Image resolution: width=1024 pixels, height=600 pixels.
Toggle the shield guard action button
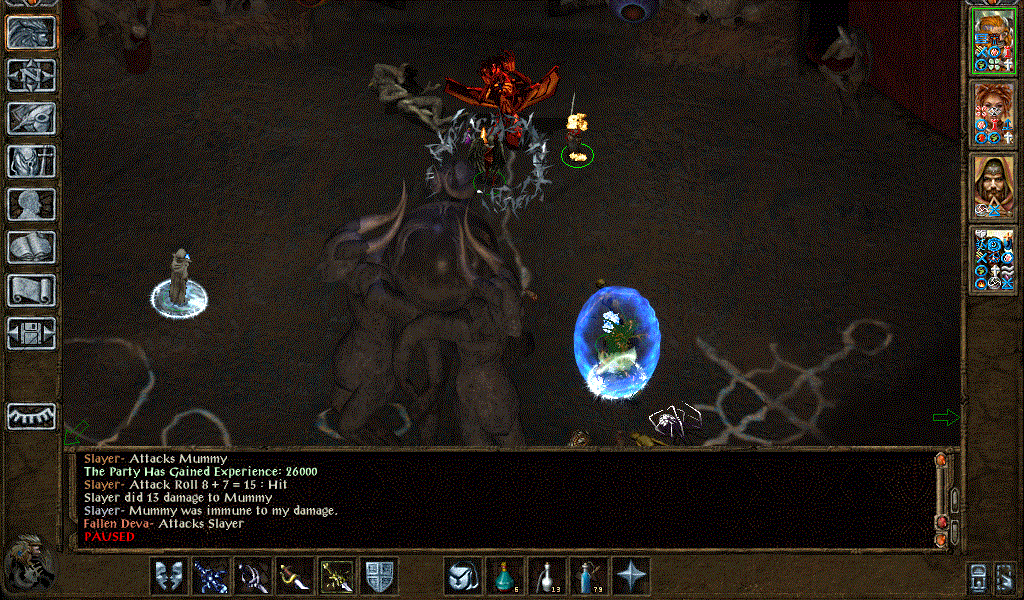(x=379, y=576)
